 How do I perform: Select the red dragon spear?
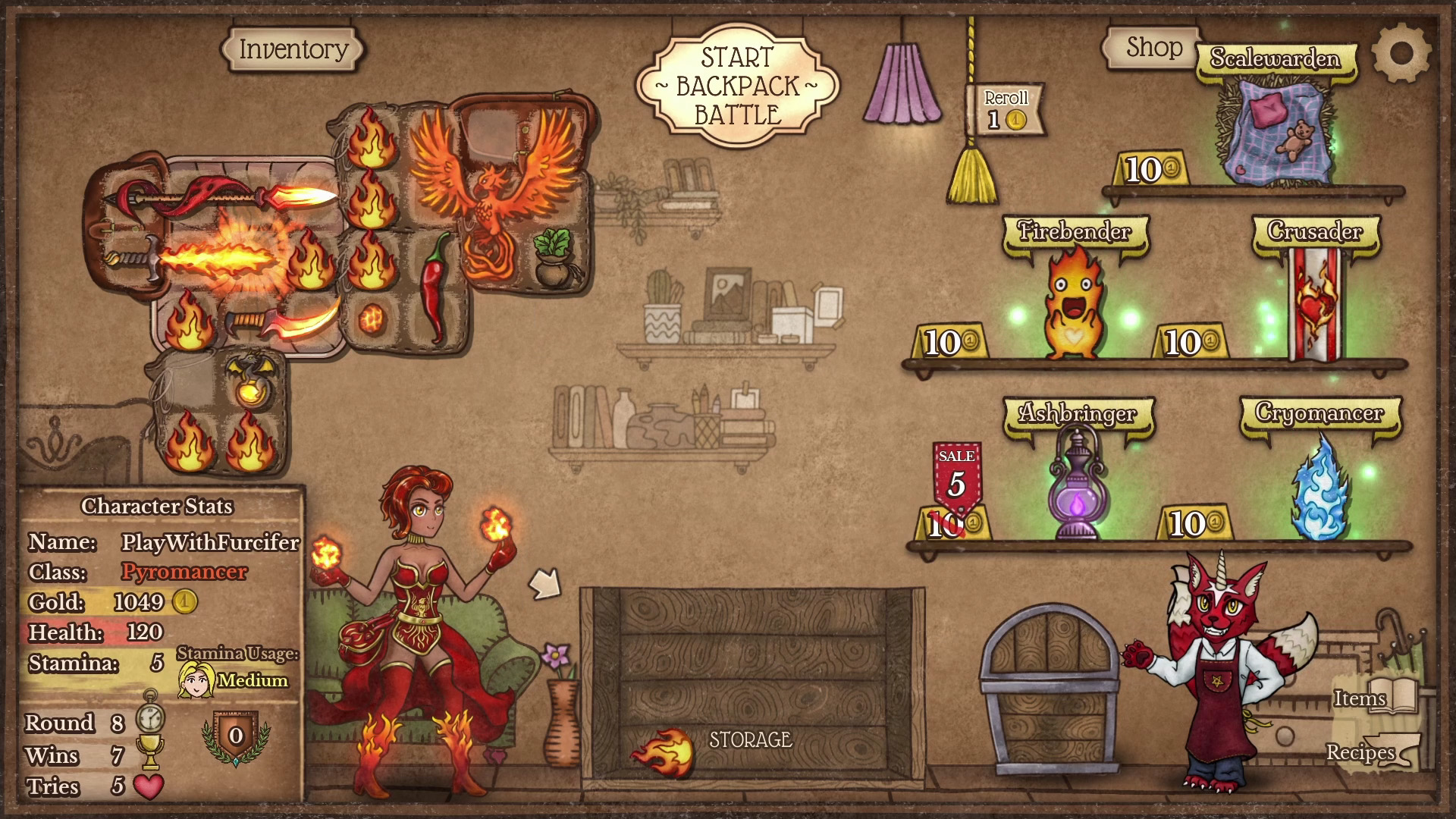coord(220,196)
